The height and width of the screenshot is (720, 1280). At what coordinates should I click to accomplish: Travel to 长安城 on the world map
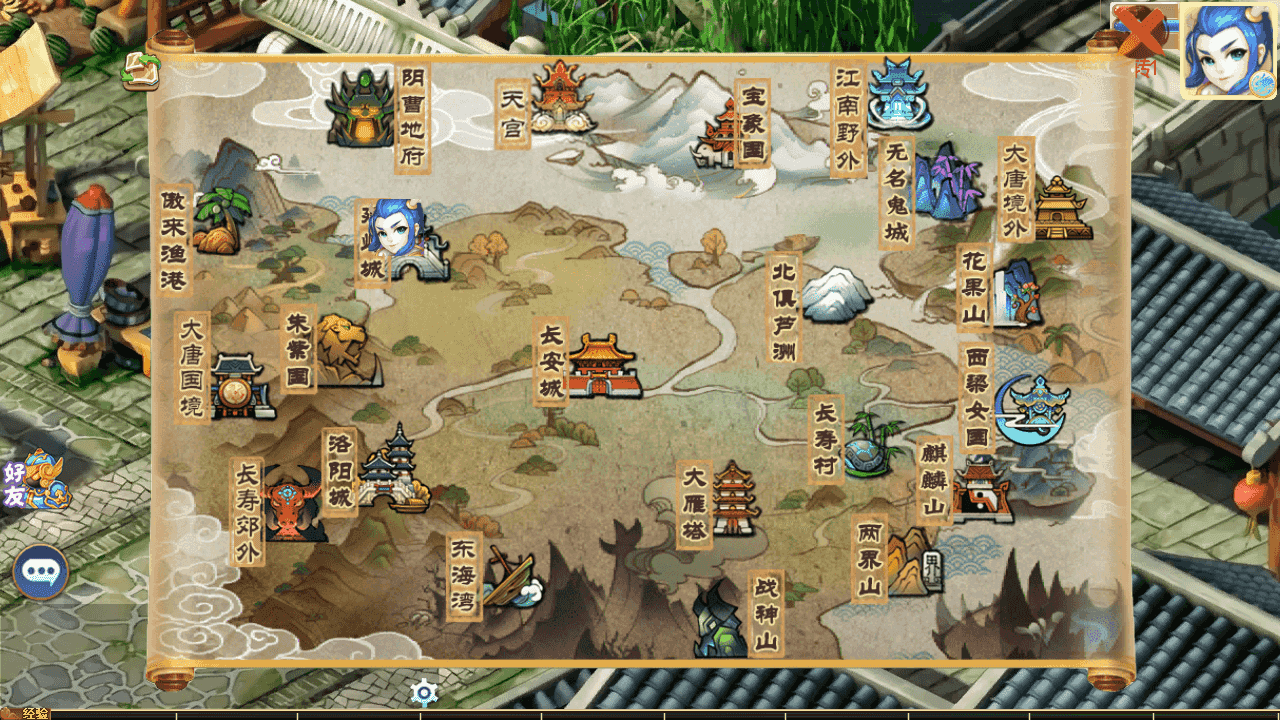(x=603, y=367)
